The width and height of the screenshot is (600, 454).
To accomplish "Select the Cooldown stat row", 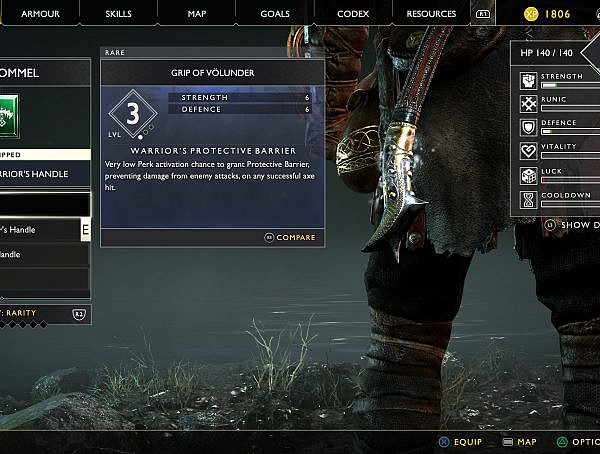I will (x=560, y=199).
